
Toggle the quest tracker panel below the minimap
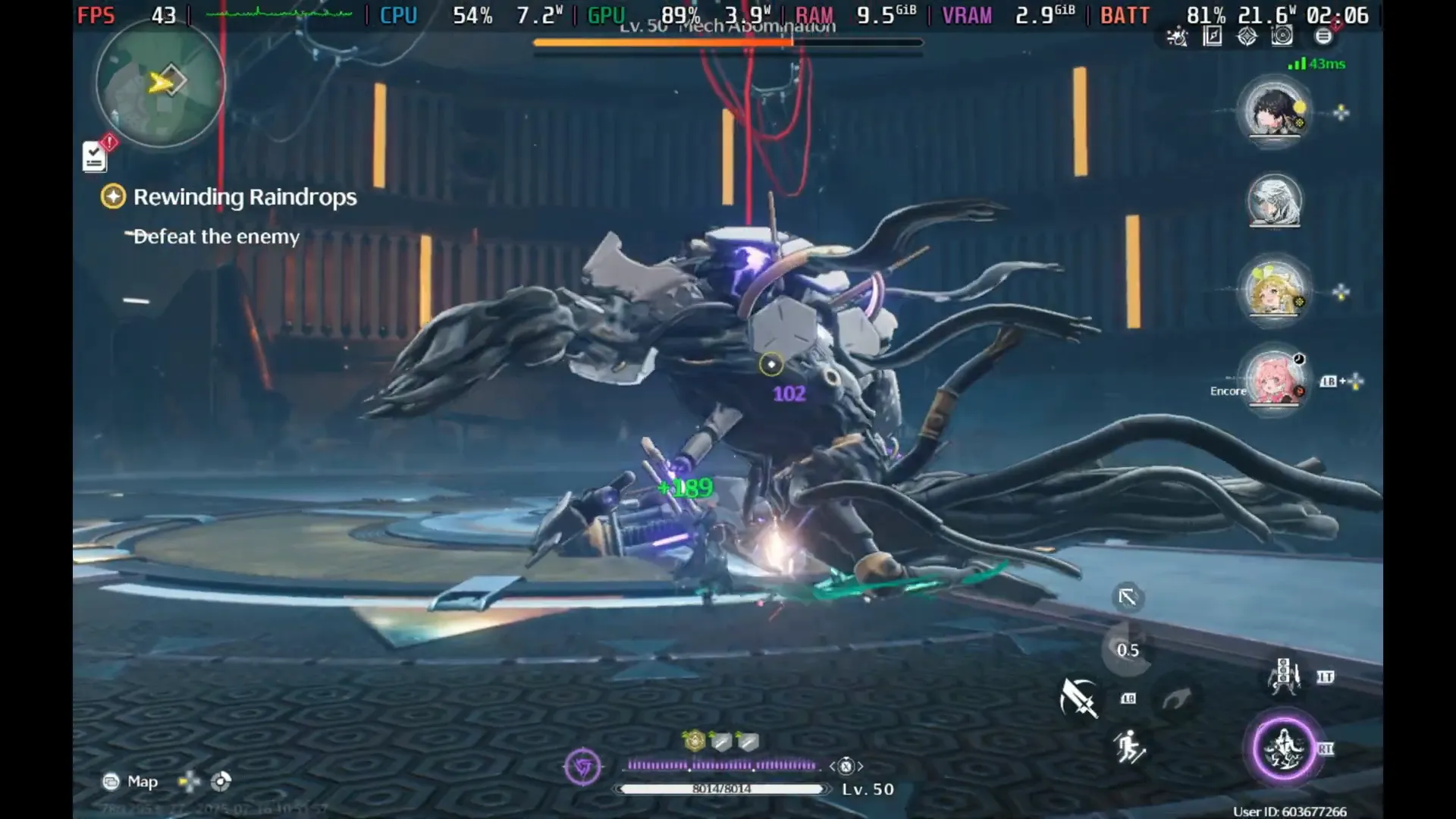[94, 155]
